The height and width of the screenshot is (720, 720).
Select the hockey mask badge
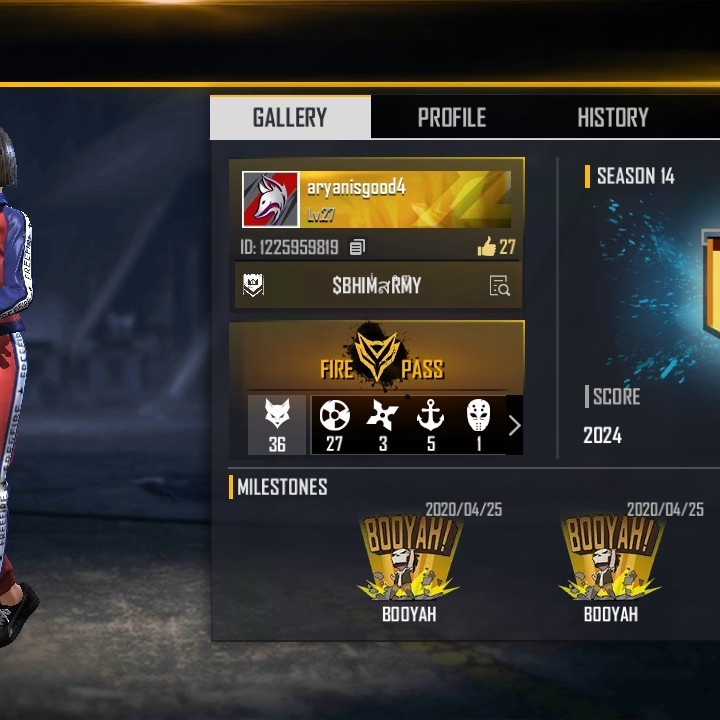tap(479, 424)
